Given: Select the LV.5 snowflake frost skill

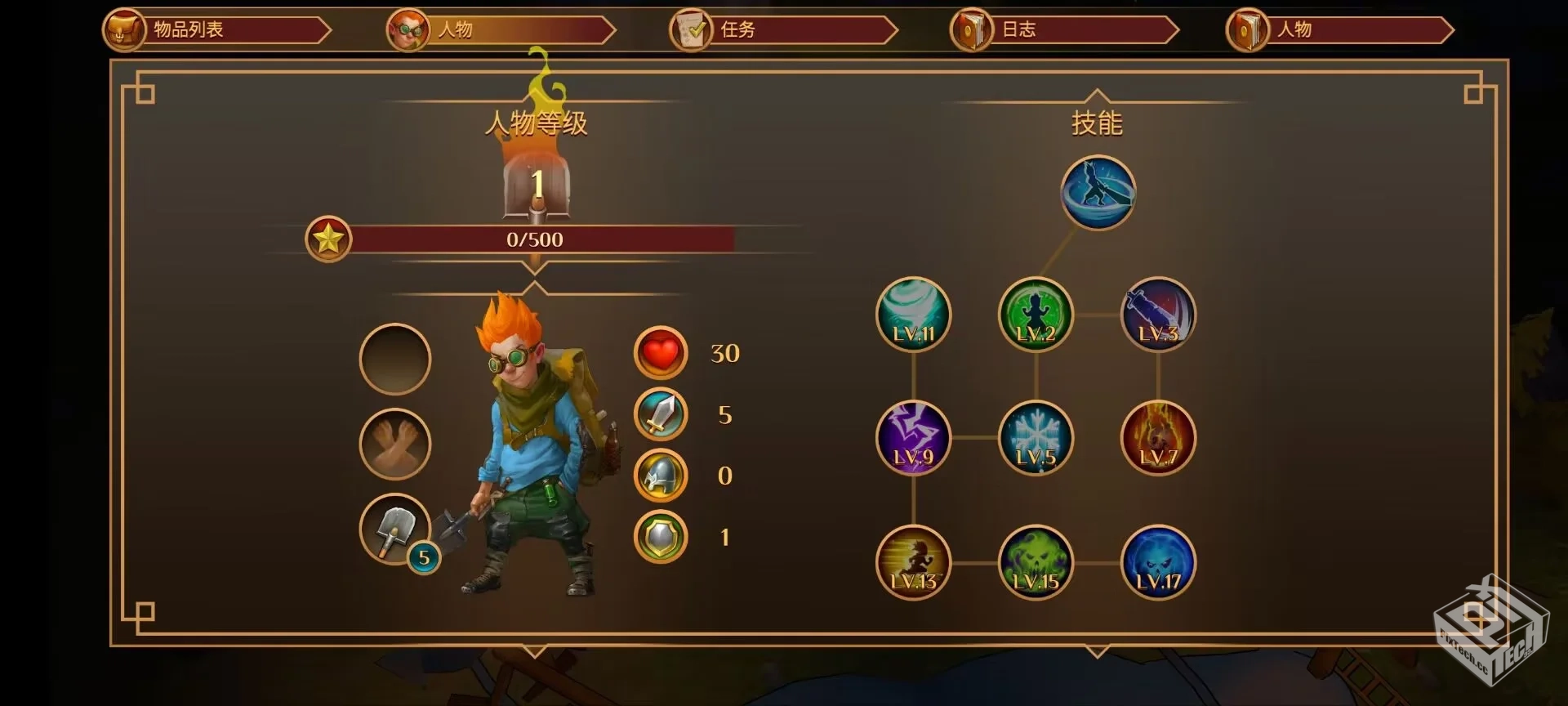Looking at the screenshot, I should [1036, 438].
